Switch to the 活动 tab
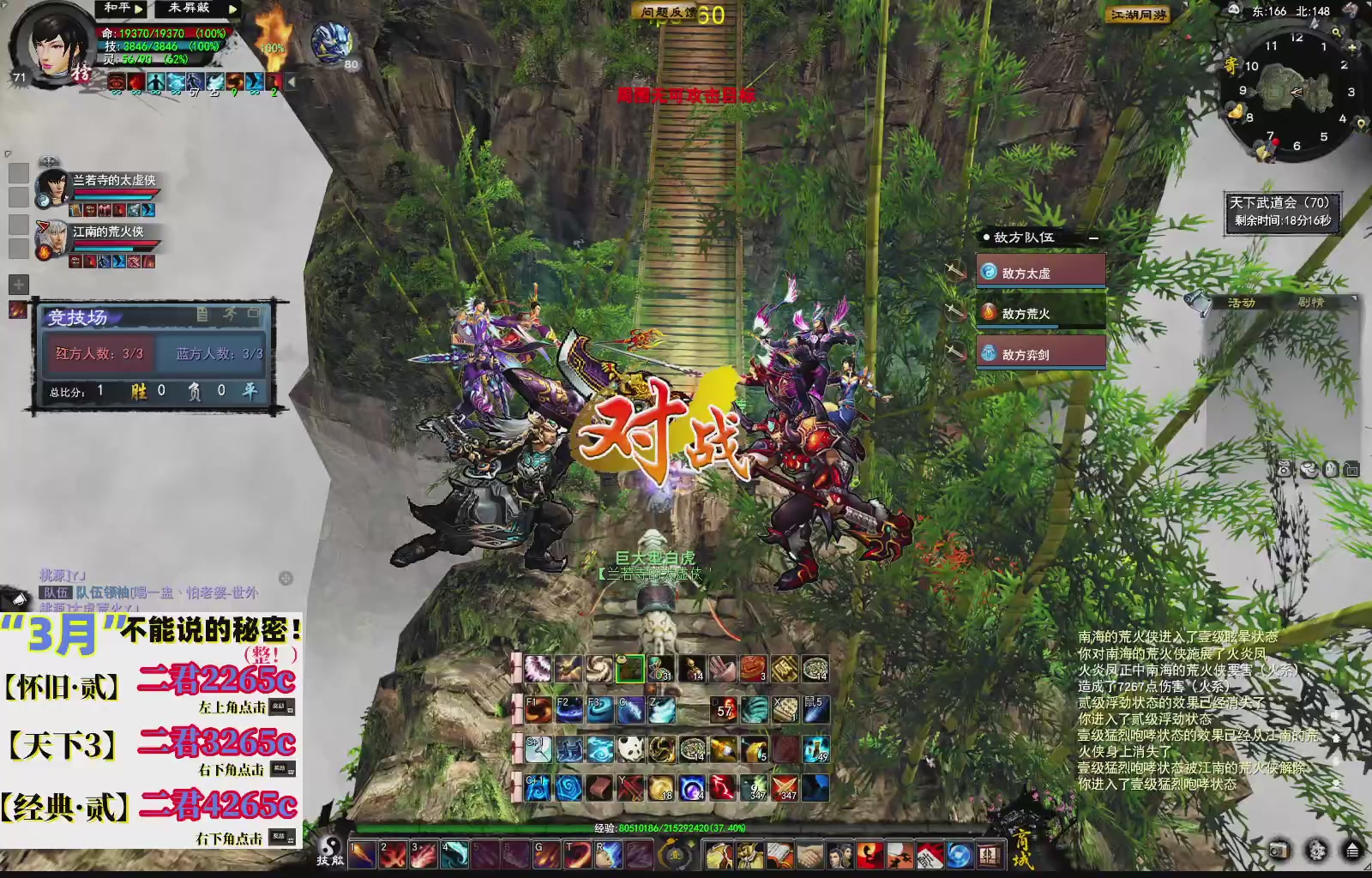Screen dimensions: 1372x878 coord(1241,303)
